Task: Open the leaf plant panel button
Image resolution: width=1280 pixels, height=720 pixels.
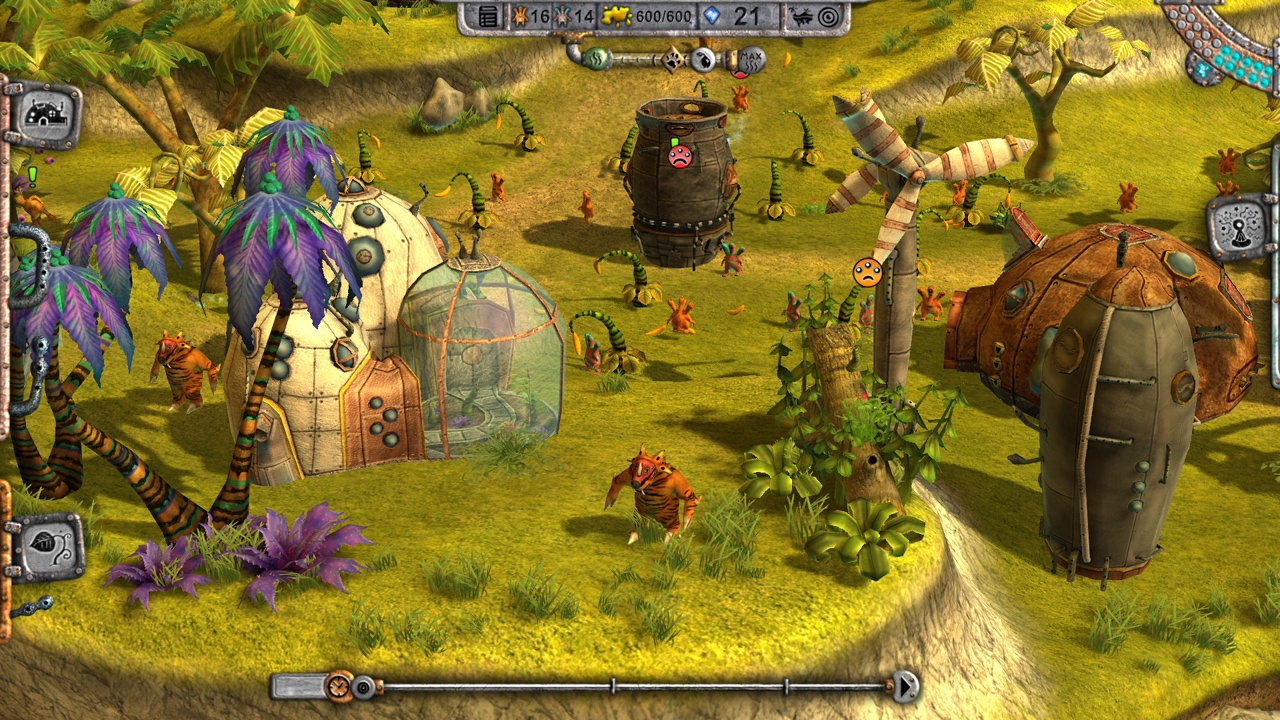Action: point(46,547)
